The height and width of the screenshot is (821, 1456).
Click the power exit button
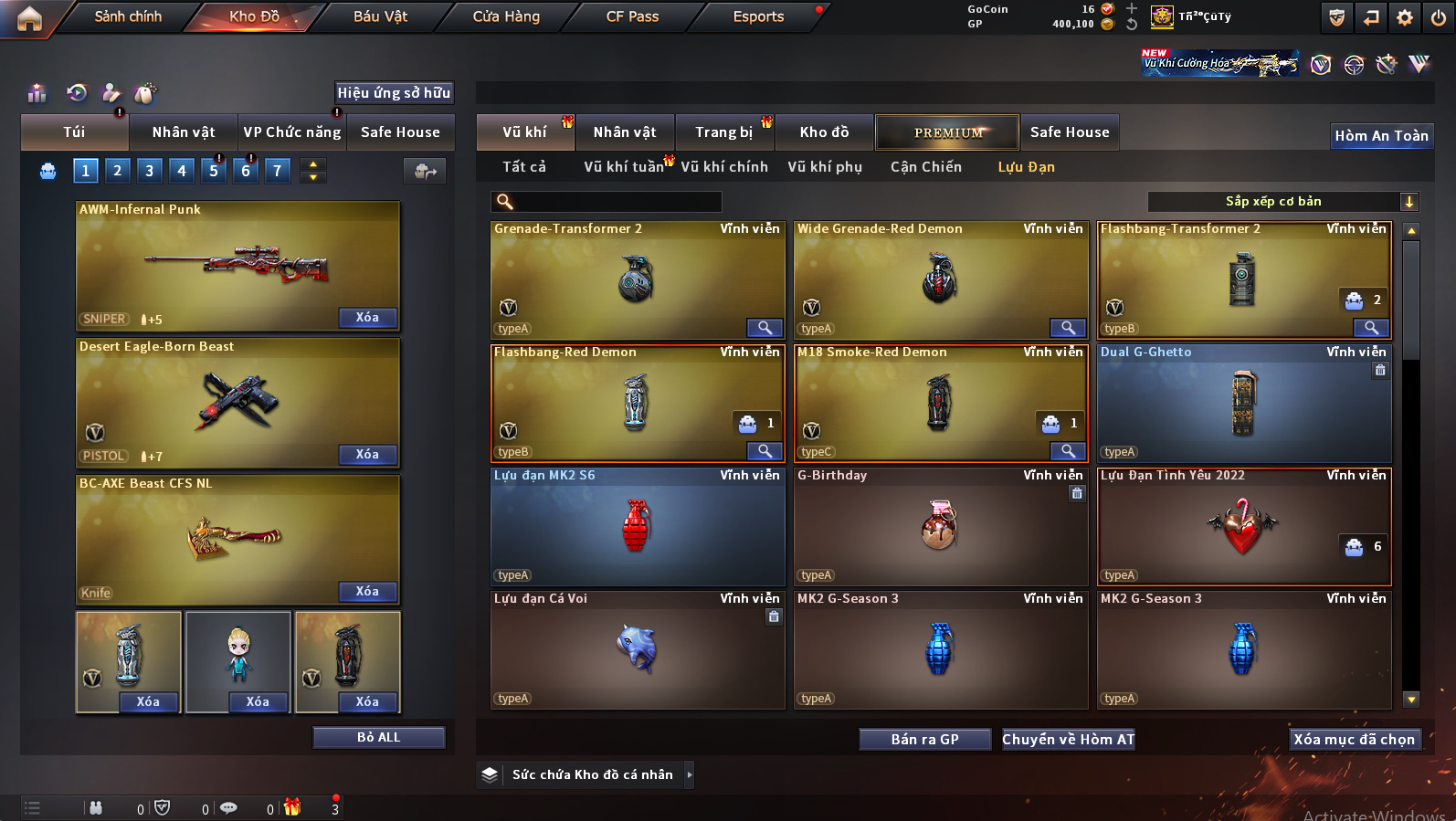pos(1439,17)
